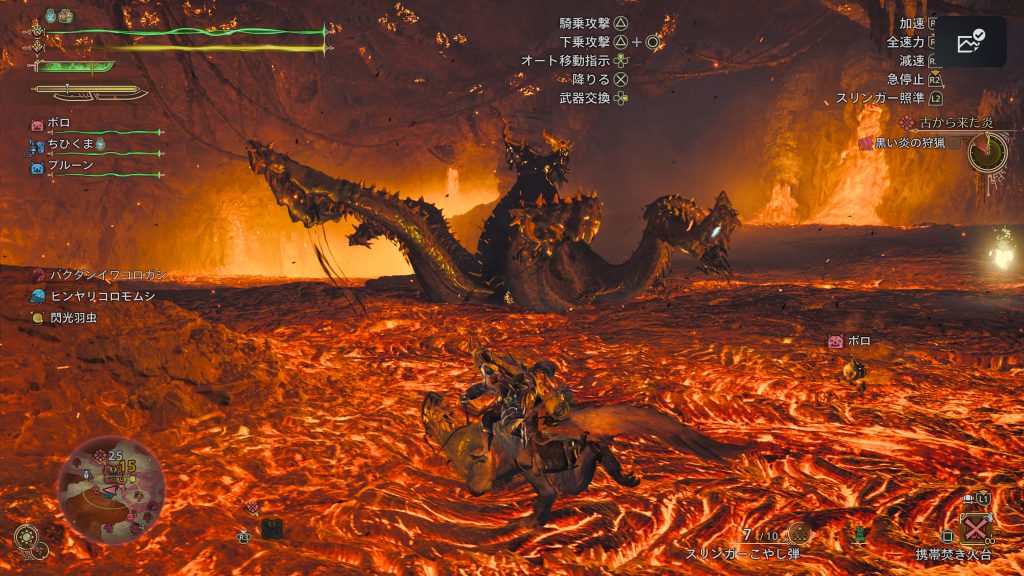Open the 古から来た炎 quest tracker
1024x576 pixels.
click(946, 123)
